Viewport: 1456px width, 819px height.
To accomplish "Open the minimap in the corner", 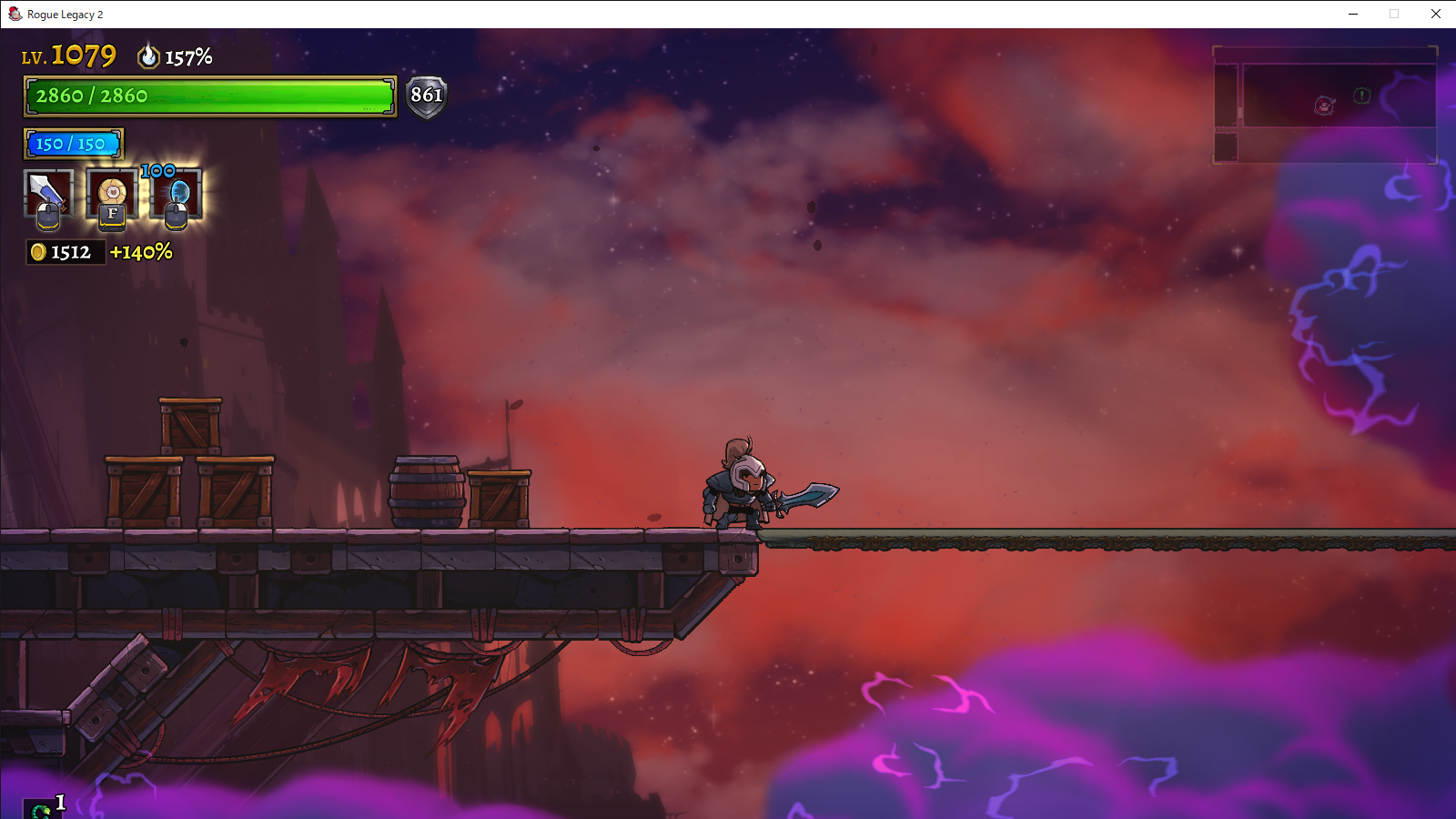I will (x=1325, y=105).
